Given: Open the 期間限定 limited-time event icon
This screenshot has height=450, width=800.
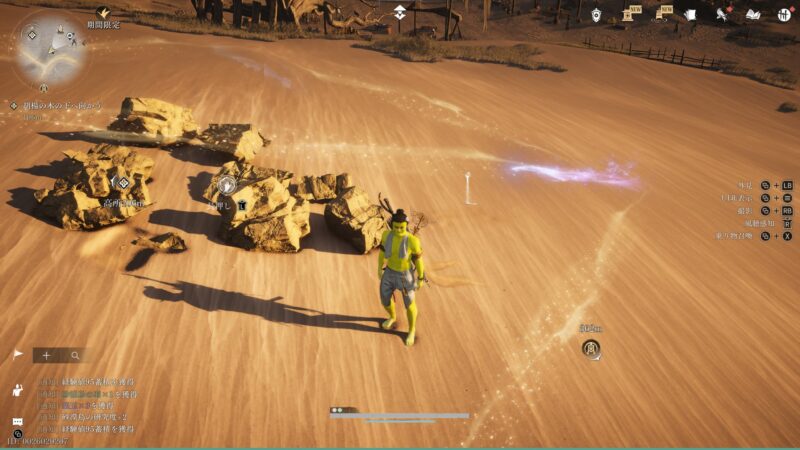Looking at the screenshot, I should click(102, 14).
